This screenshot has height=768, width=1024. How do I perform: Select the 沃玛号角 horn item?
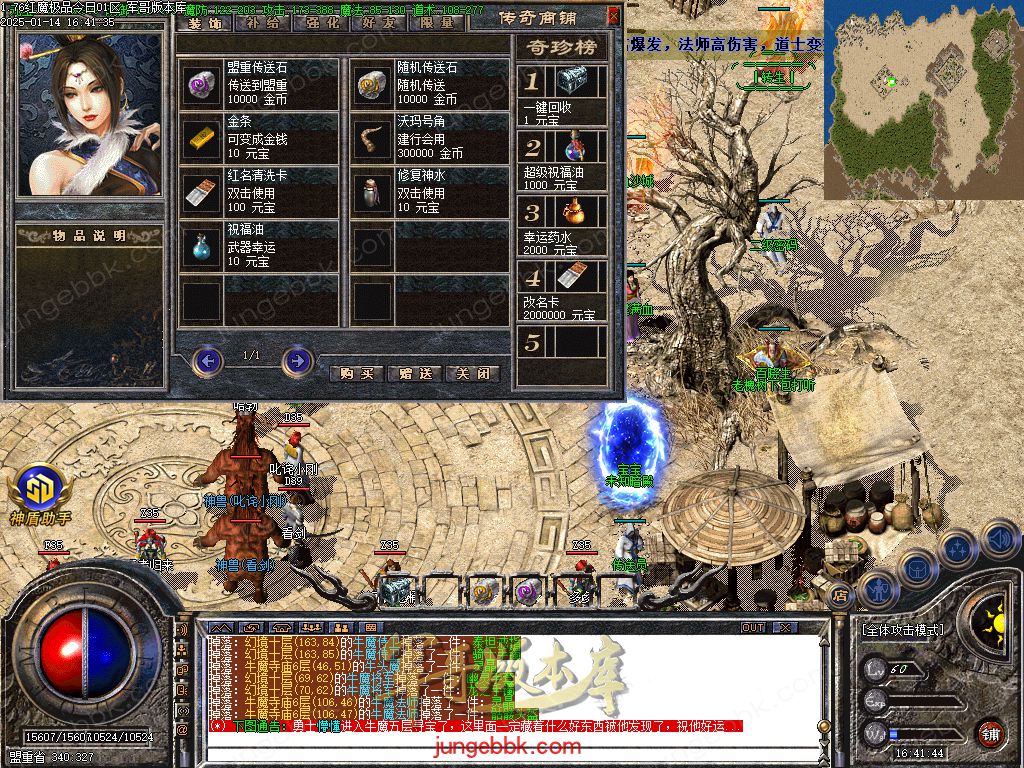click(374, 138)
